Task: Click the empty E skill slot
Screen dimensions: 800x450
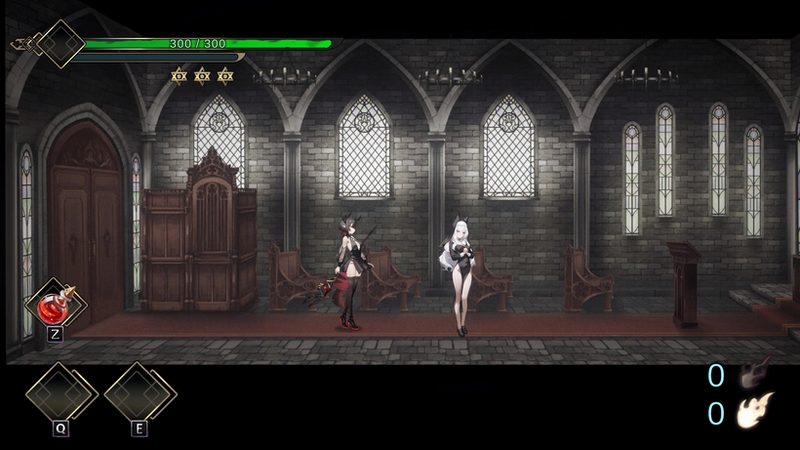Action: [139, 394]
